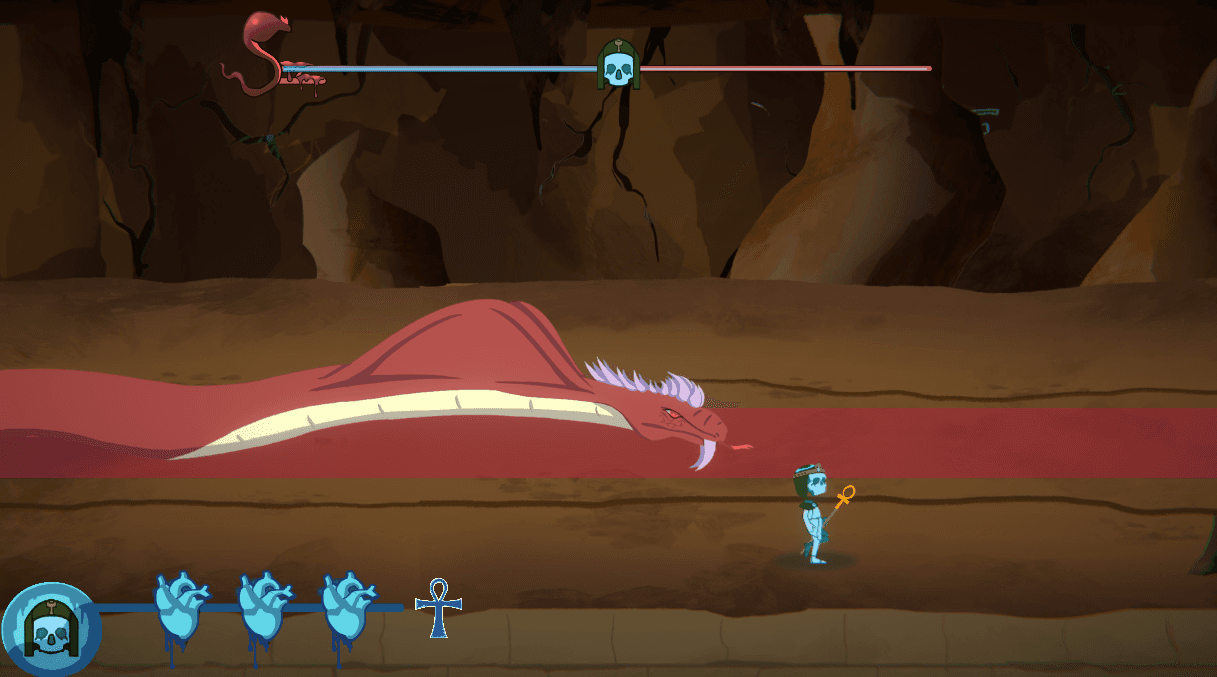Click the skull marker on the boss bar

coord(618,66)
